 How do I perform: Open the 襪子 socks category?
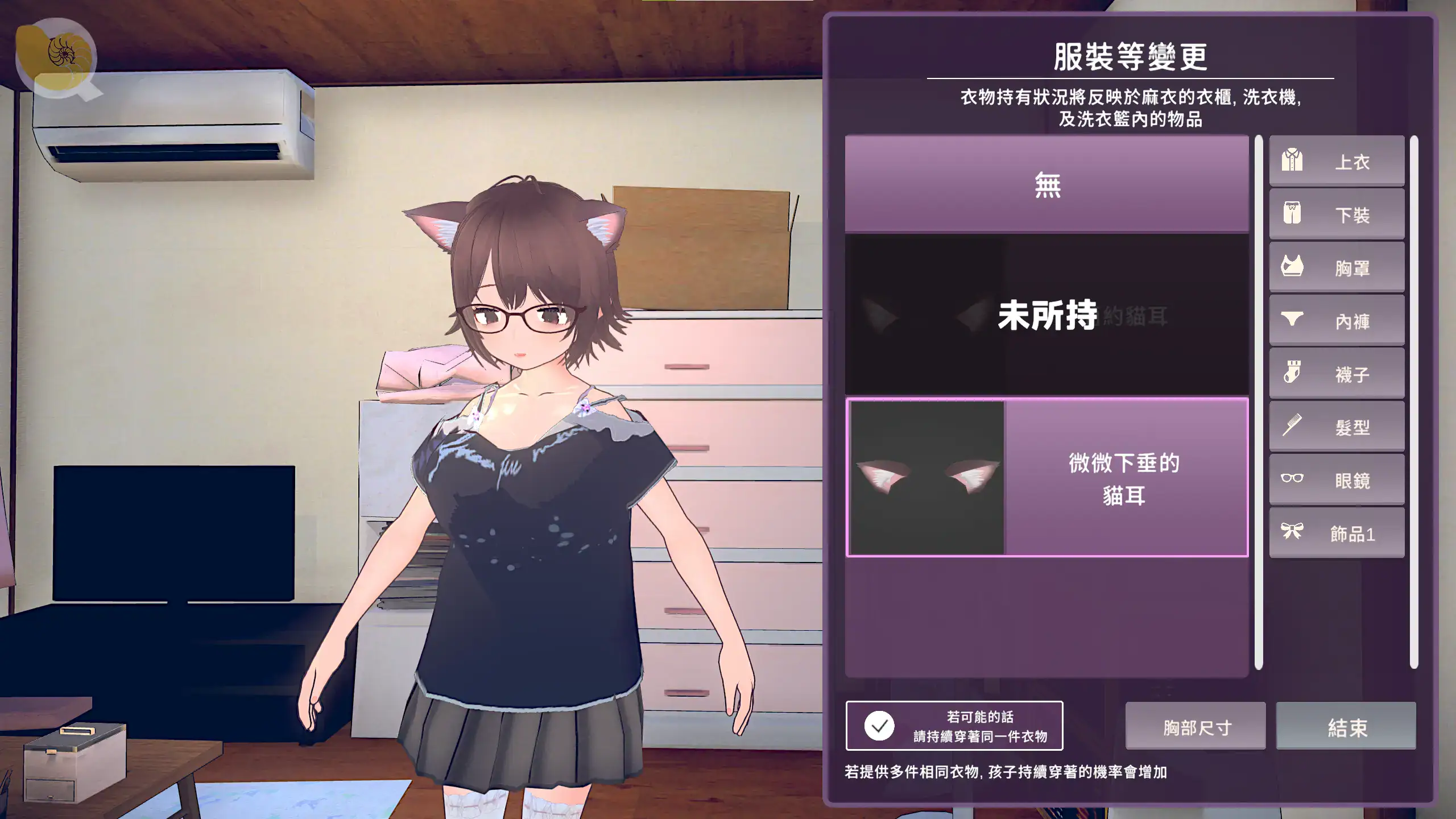point(1337,374)
